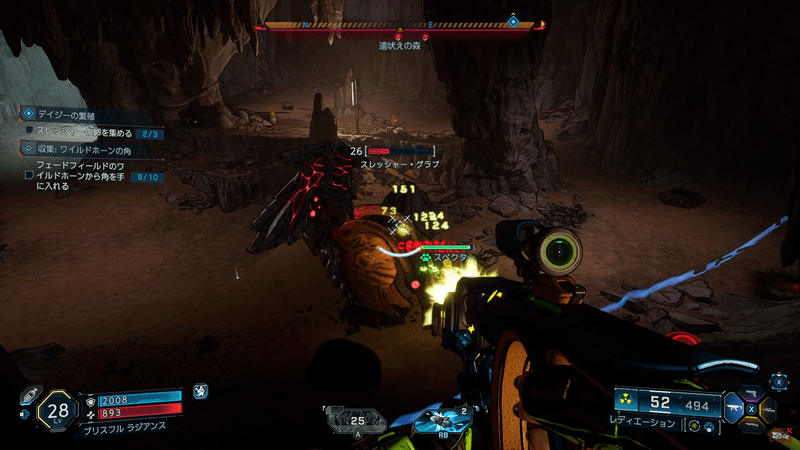The image size is (800, 450).
Task: Click the level 28 character badge
Action: (x=57, y=410)
